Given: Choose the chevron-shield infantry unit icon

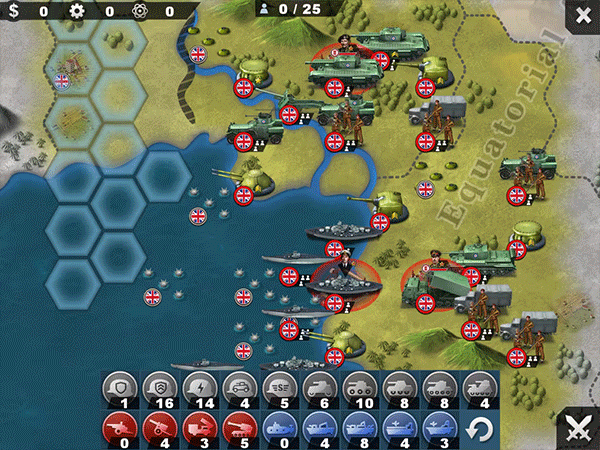Looking at the screenshot, I should coord(162,388).
